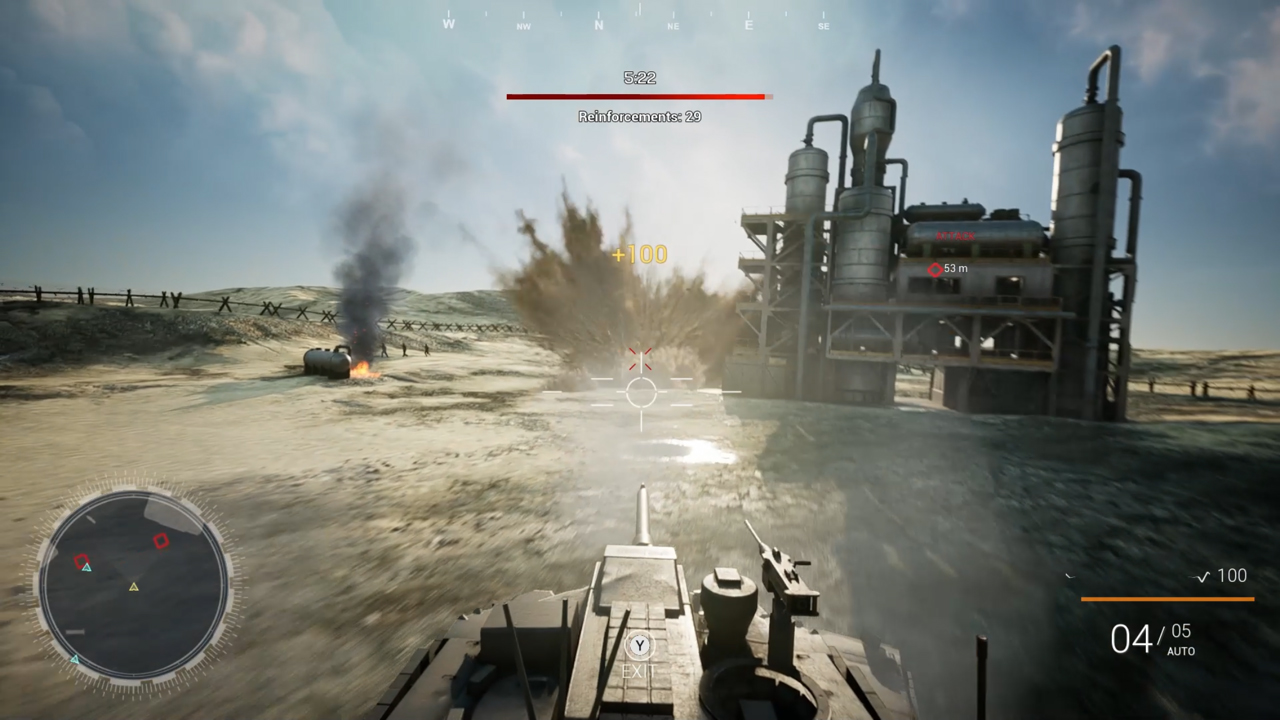Click the checkmark icon beside the health value
The height and width of the screenshot is (720, 1280).
[x=1203, y=577]
